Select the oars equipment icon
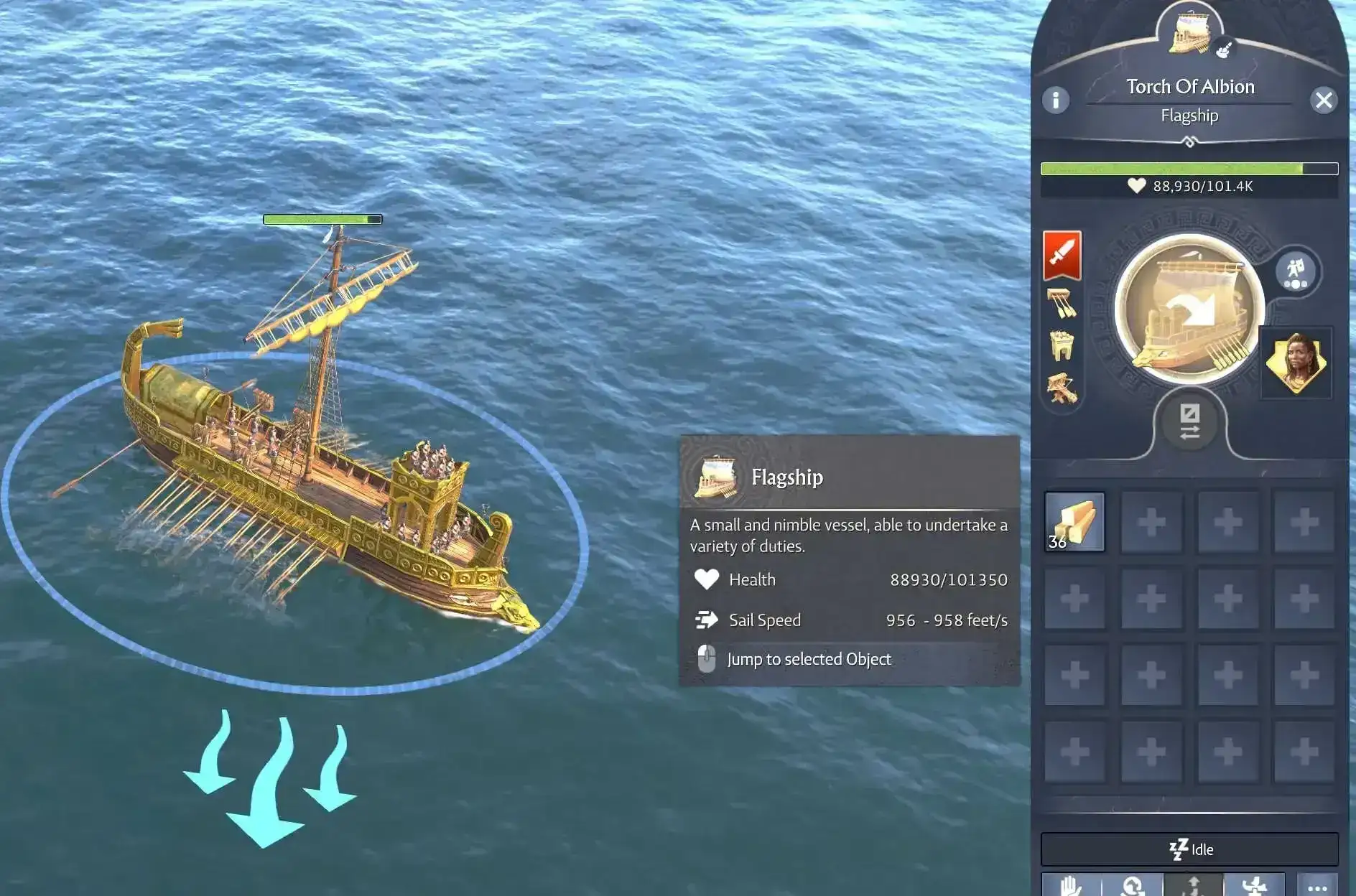This screenshot has height=896, width=1356. click(1062, 303)
